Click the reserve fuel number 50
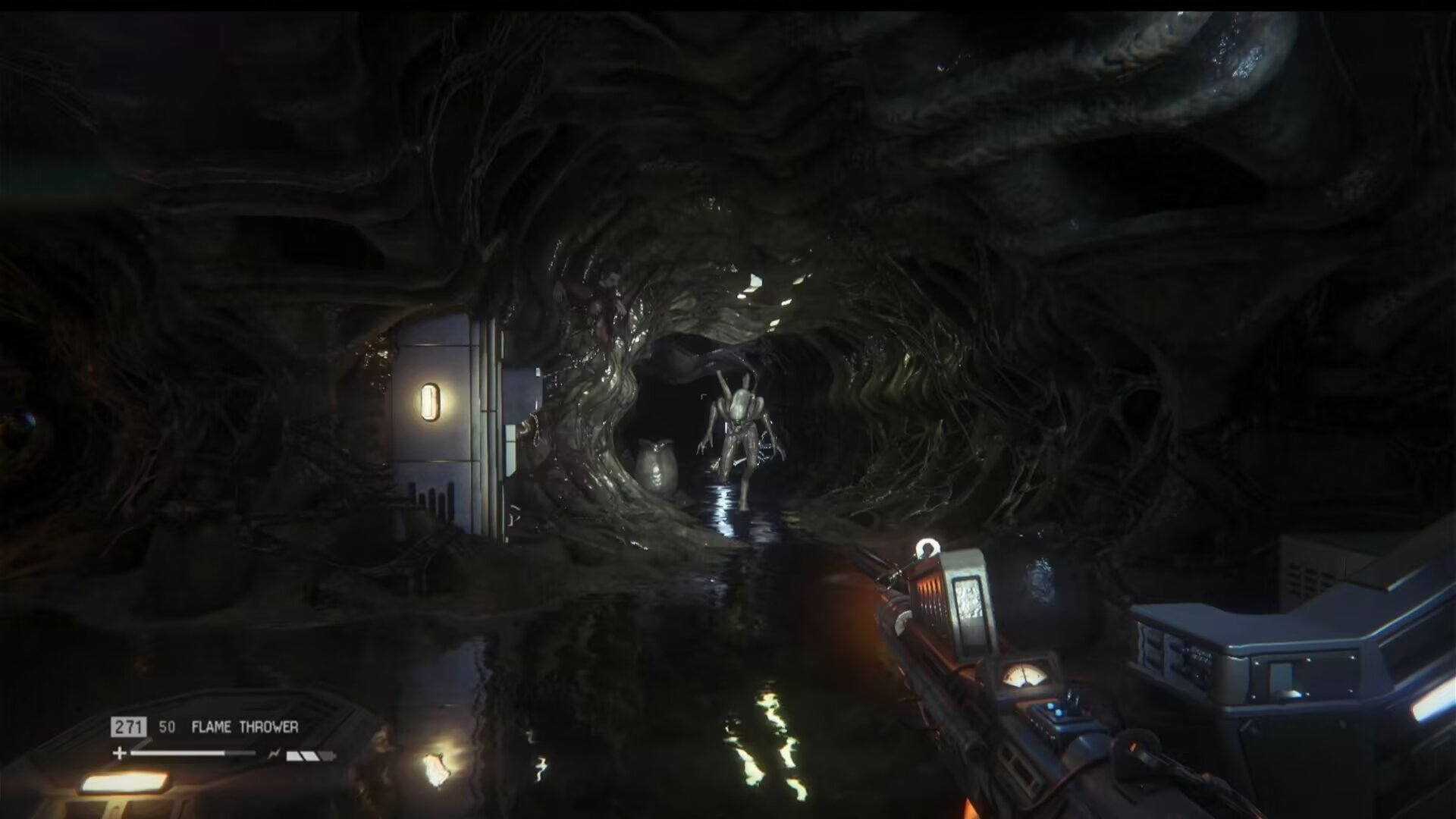This screenshot has width=1456, height=819. pyautogui.click(x=168, y=726)
